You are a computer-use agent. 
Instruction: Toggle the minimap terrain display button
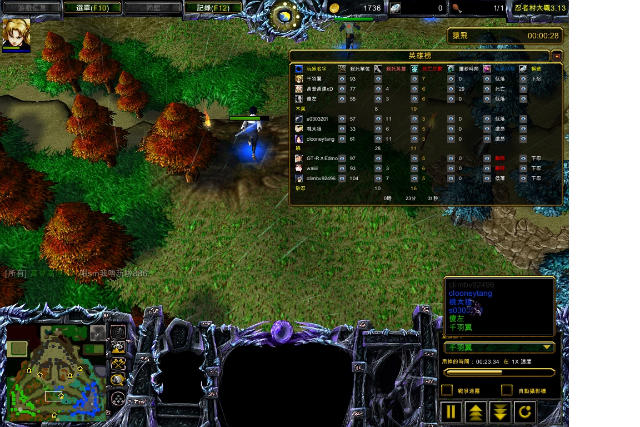[118, 348]
